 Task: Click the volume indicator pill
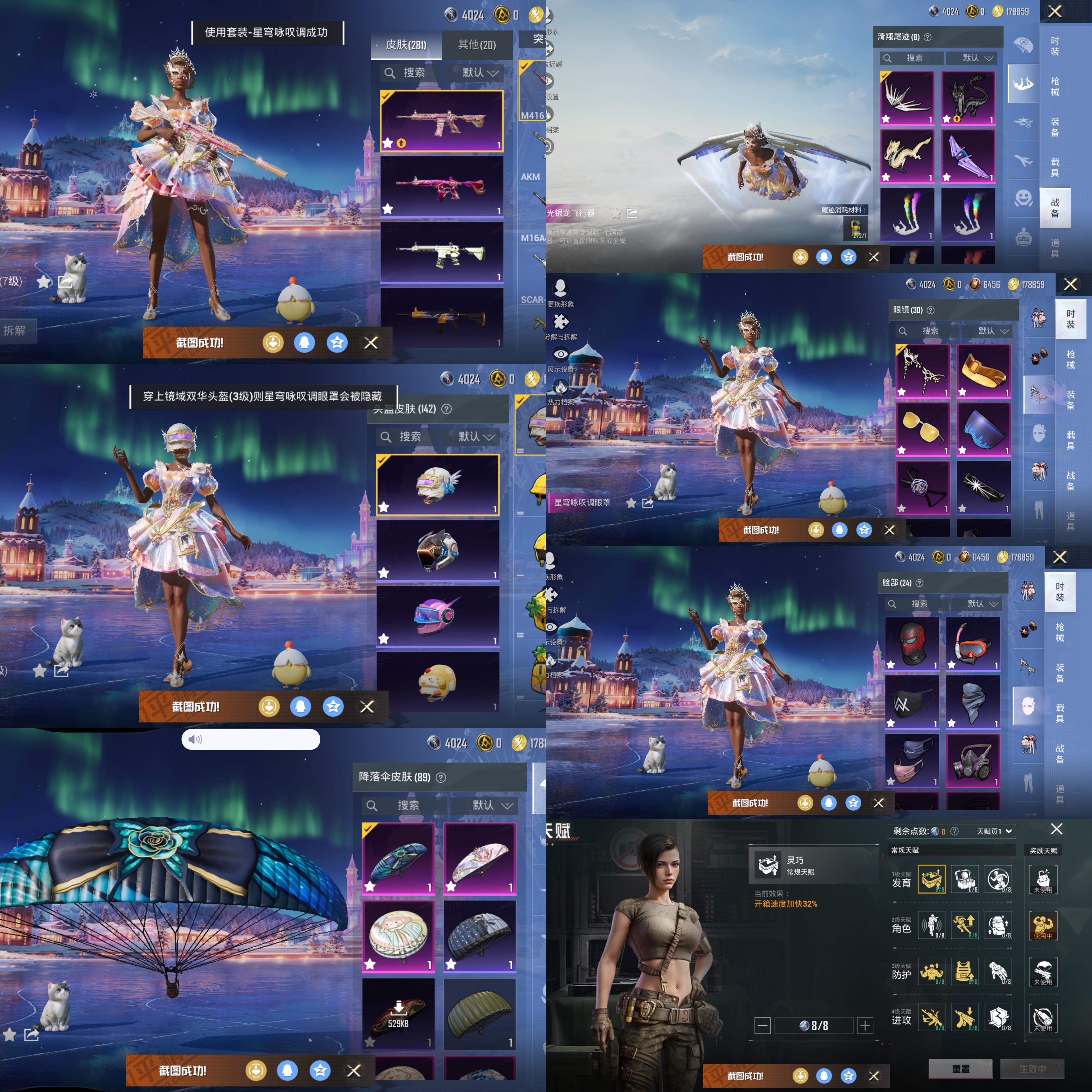click(x=250, y=739)
